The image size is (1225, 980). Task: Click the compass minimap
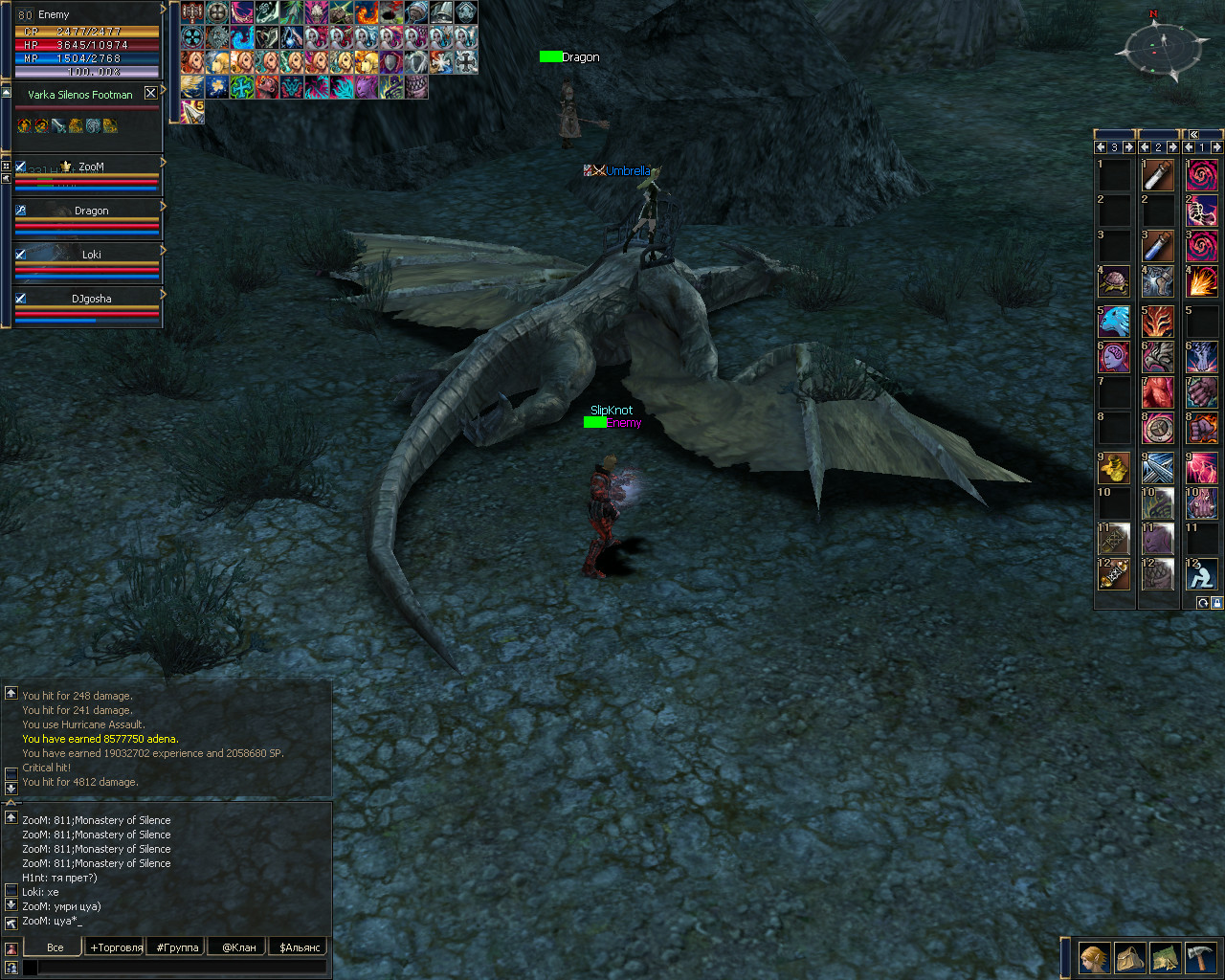click(x=1162, y=48)
